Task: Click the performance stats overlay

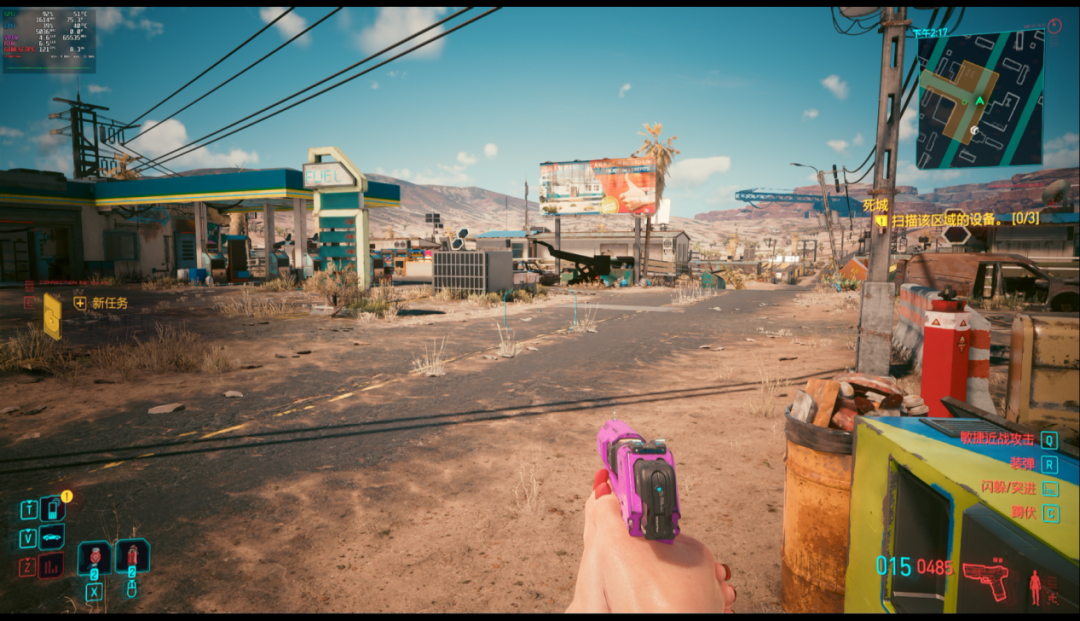Action: (49, 40)
